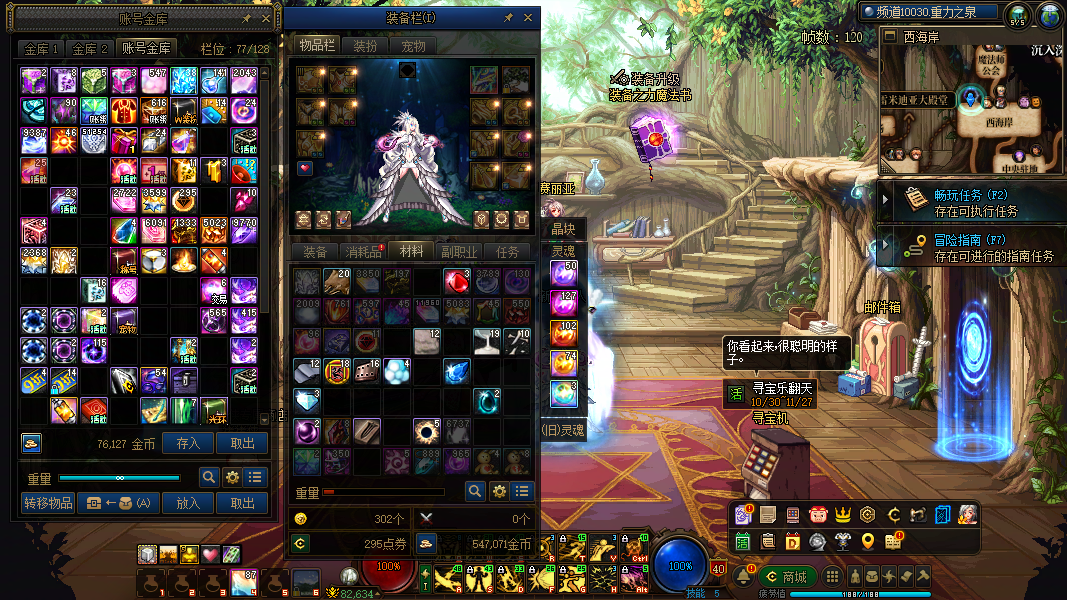The height and width of the screenshot is (600, 1067).
Task: Close the equipment inventory window
Action: pos(528,18)
